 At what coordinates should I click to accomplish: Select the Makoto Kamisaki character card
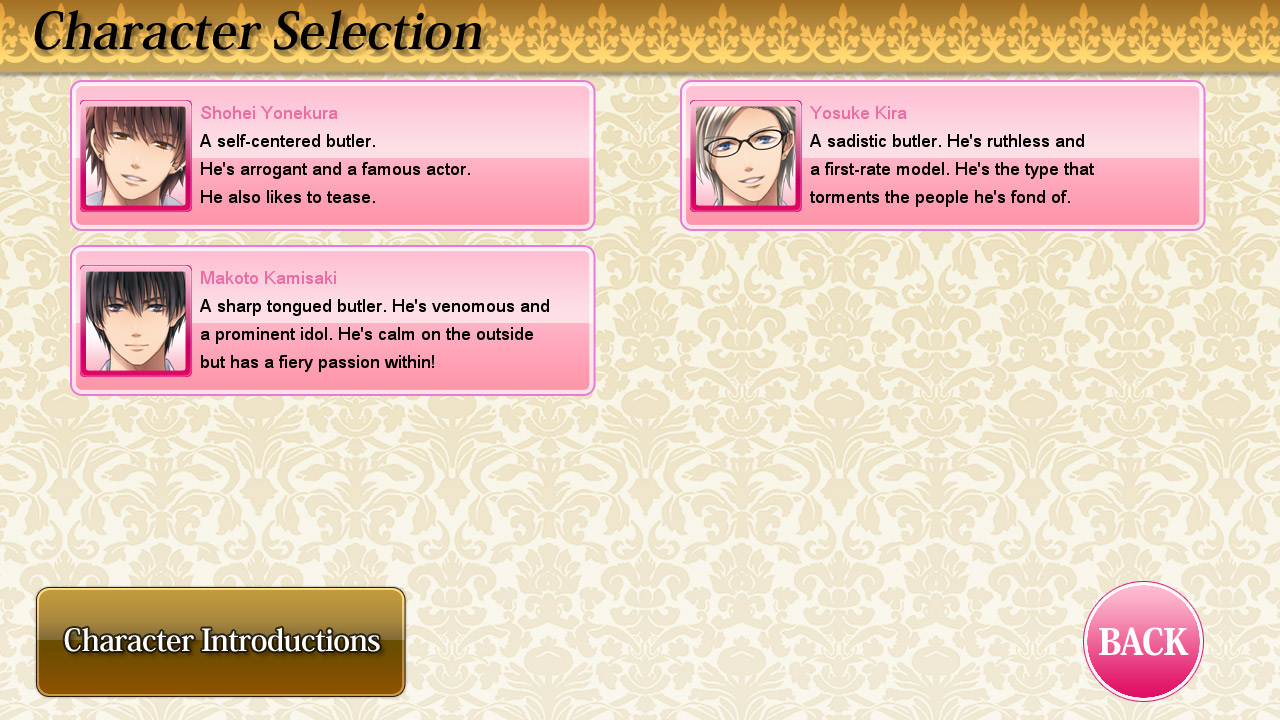click(x=332, y=321)
